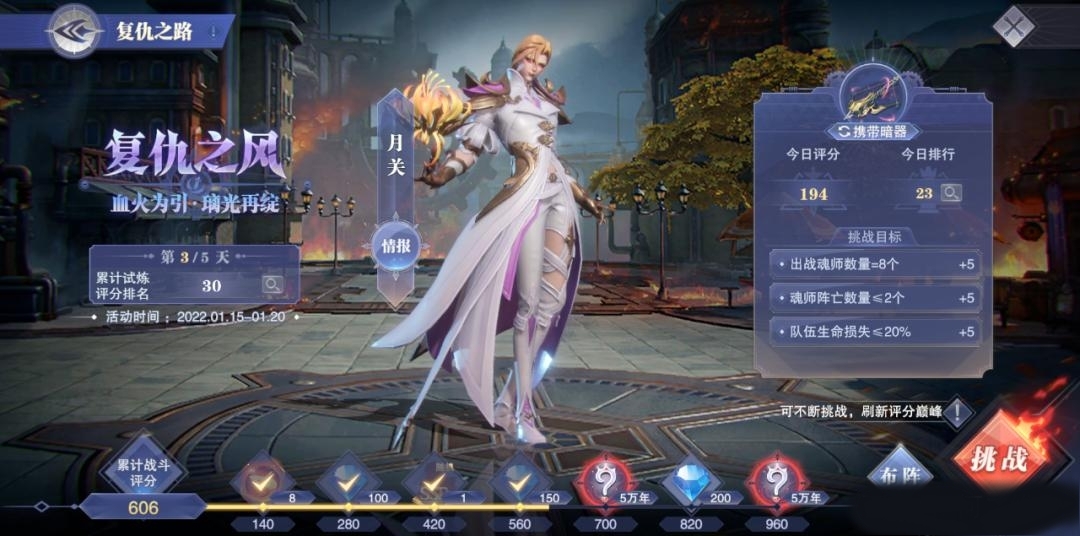Open the exclamation hint about refreshing score
Screen dimensions: 1080x536
pyautogui.click(x=957, y=412)
